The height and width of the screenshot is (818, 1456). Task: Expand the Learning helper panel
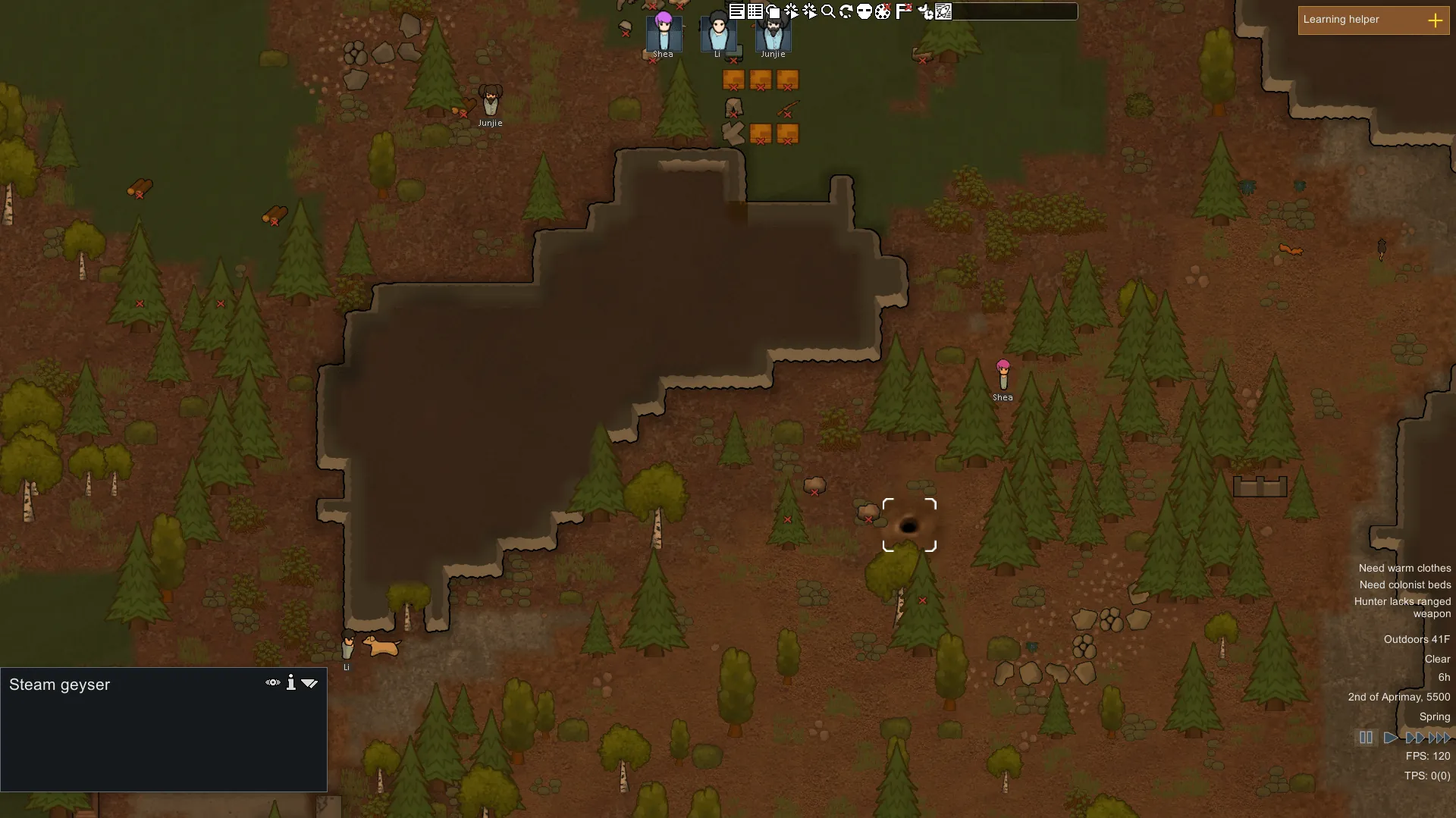[x=1435, y=20]
